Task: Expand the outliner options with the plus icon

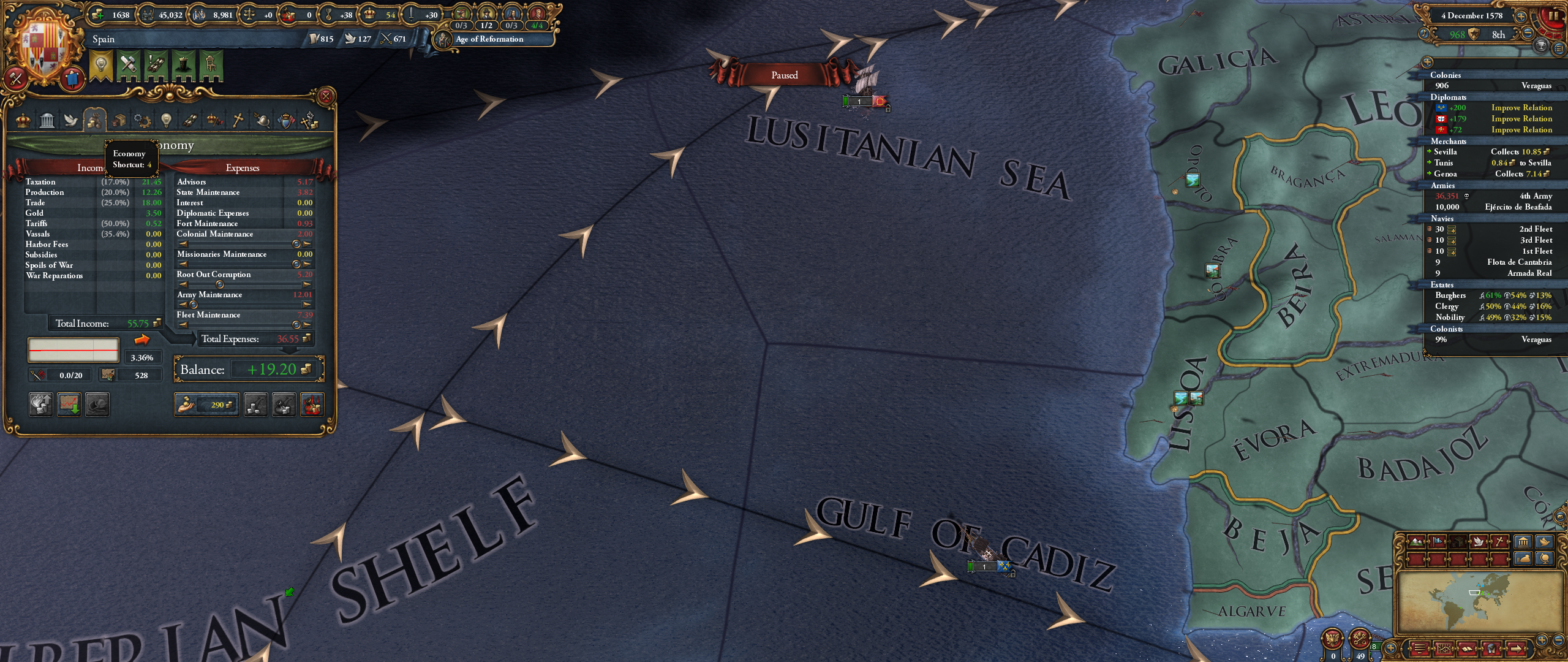Action: point(1427,63)
